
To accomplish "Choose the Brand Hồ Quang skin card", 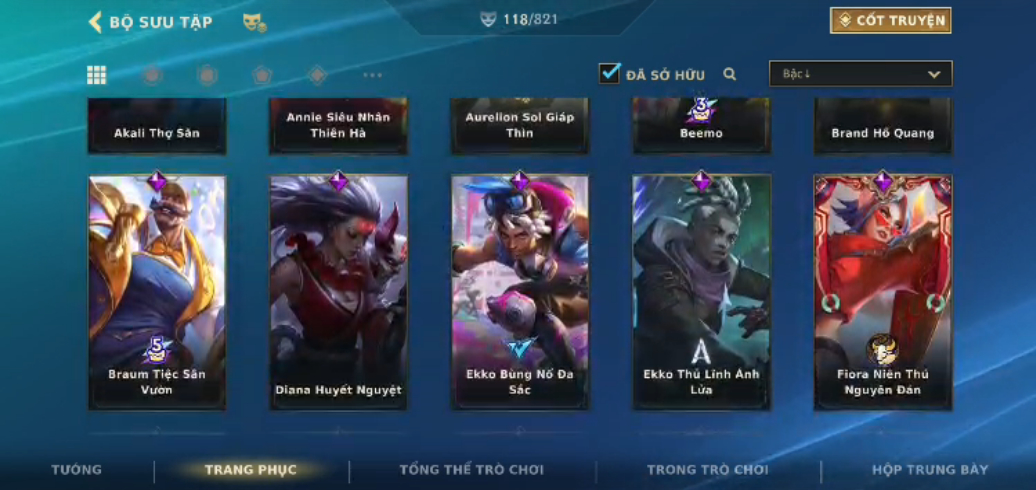I will pos(882,127).
